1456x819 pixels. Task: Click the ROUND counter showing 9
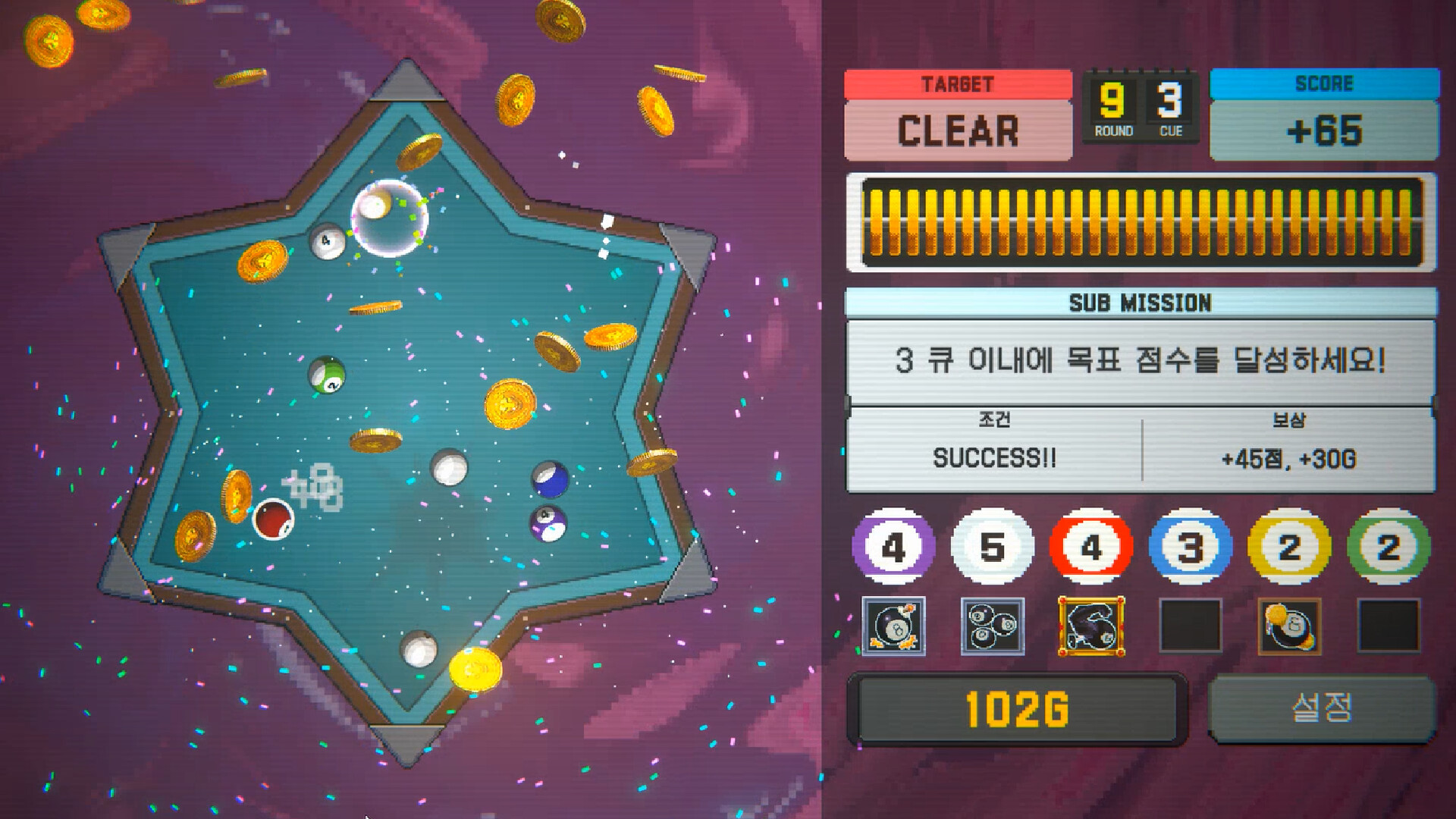click(x=1110, y=99)
